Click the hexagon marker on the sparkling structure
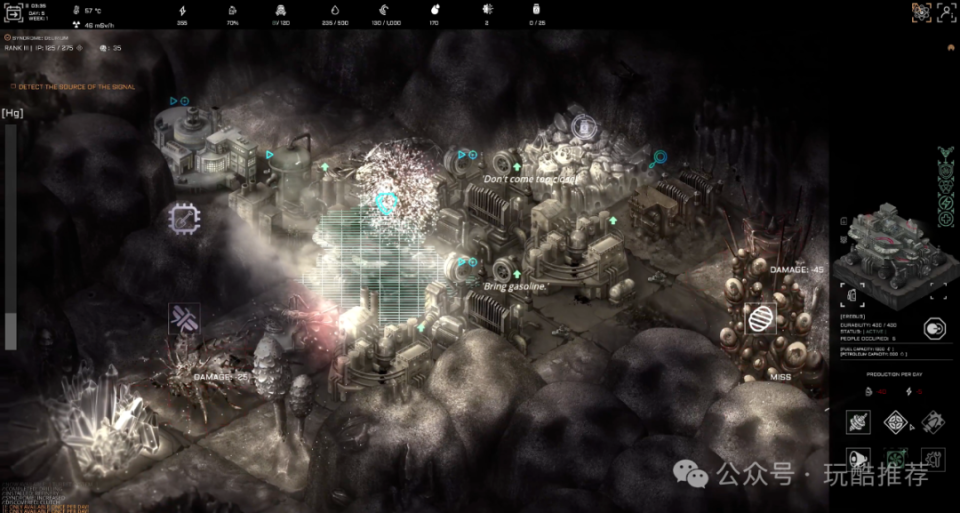The image size is (960, 513). (387, 202)
